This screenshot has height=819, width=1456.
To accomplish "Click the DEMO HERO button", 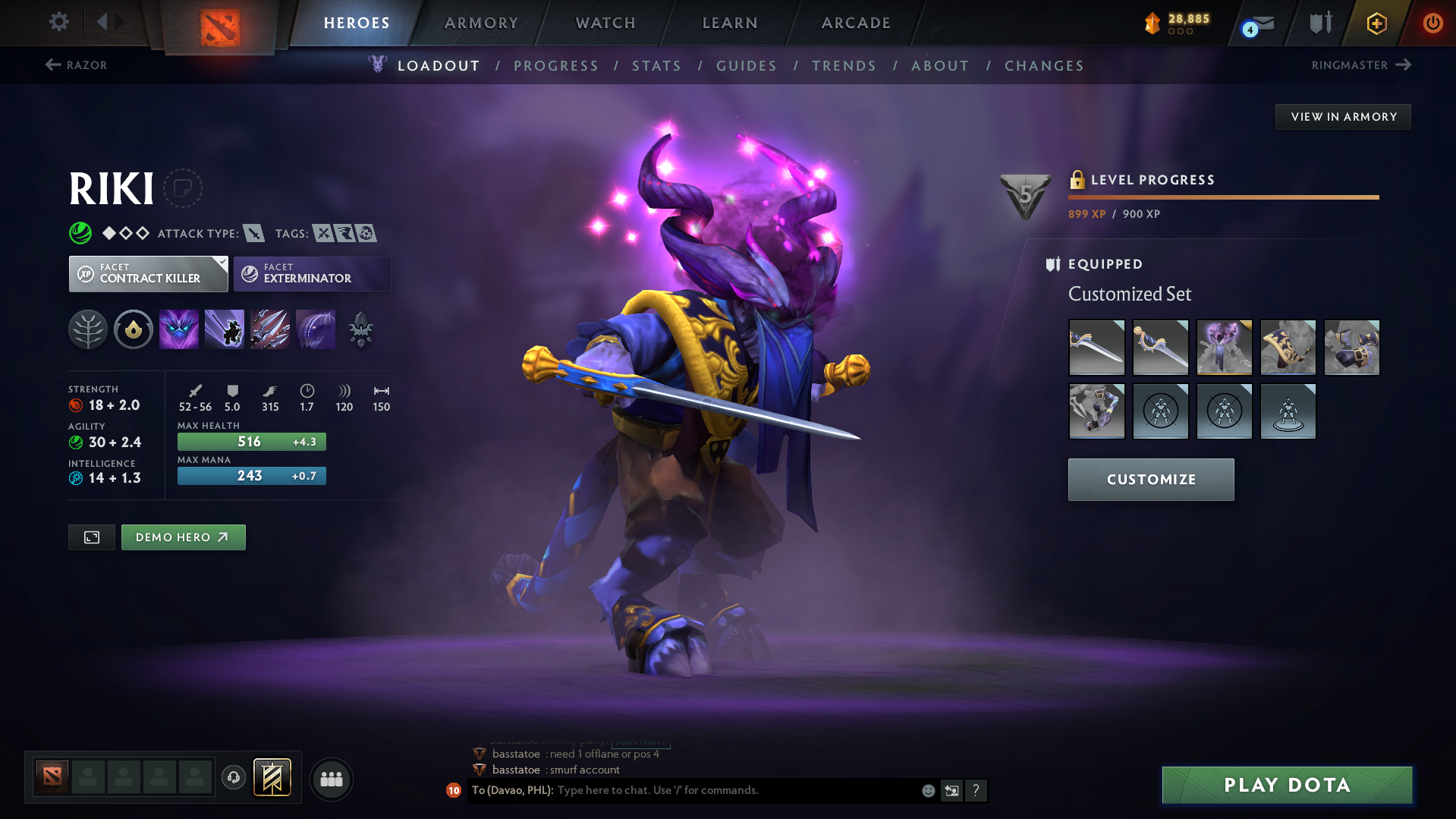I will (183, 537).
